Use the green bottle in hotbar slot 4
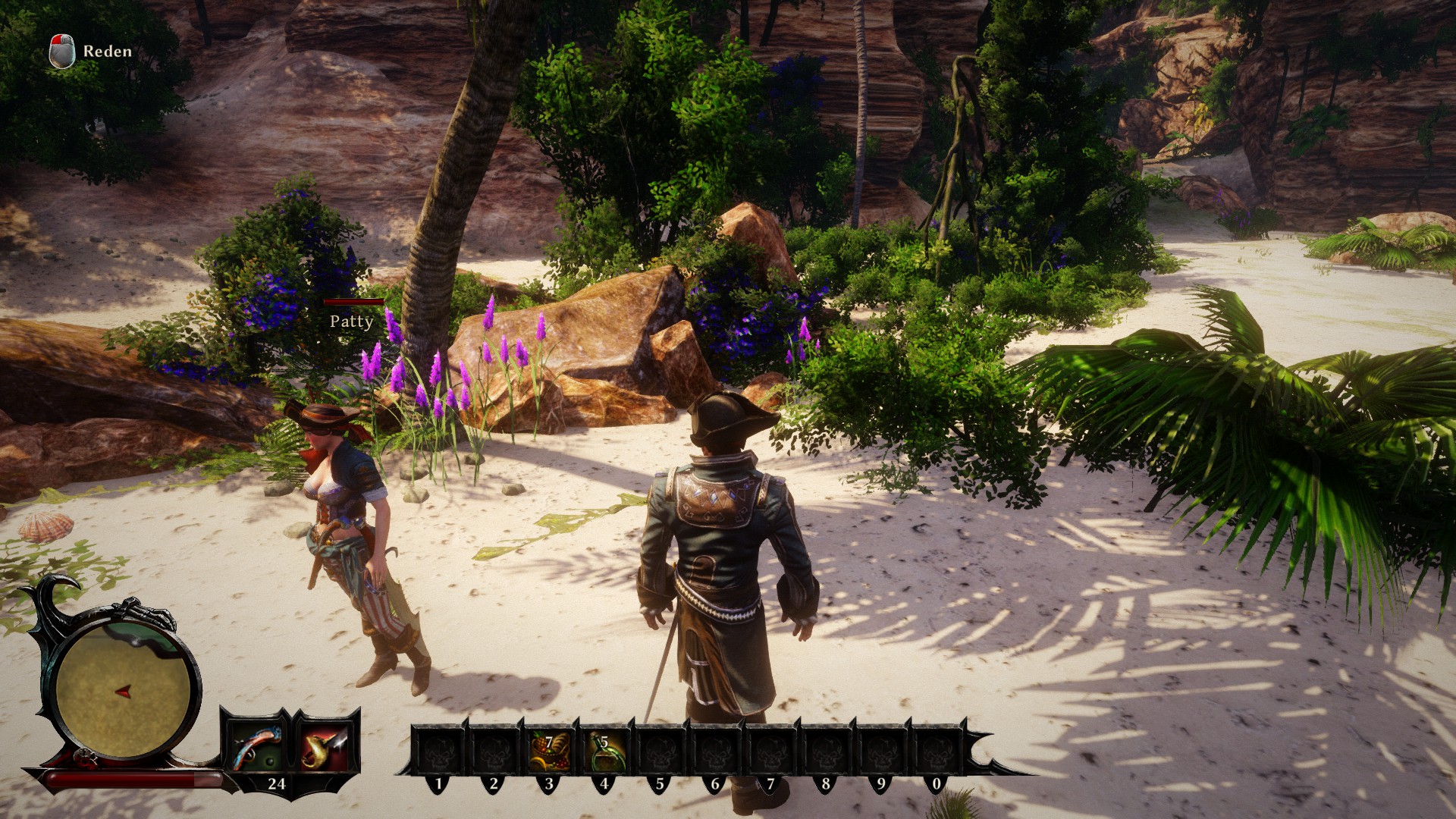1456x819 pixels. pyautogui.click(x=604, y=750)
